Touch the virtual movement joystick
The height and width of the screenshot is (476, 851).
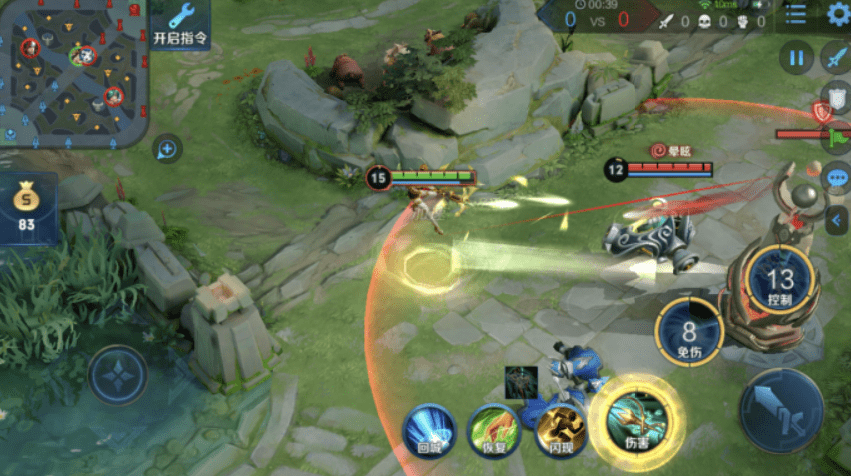tap(117, 376)
